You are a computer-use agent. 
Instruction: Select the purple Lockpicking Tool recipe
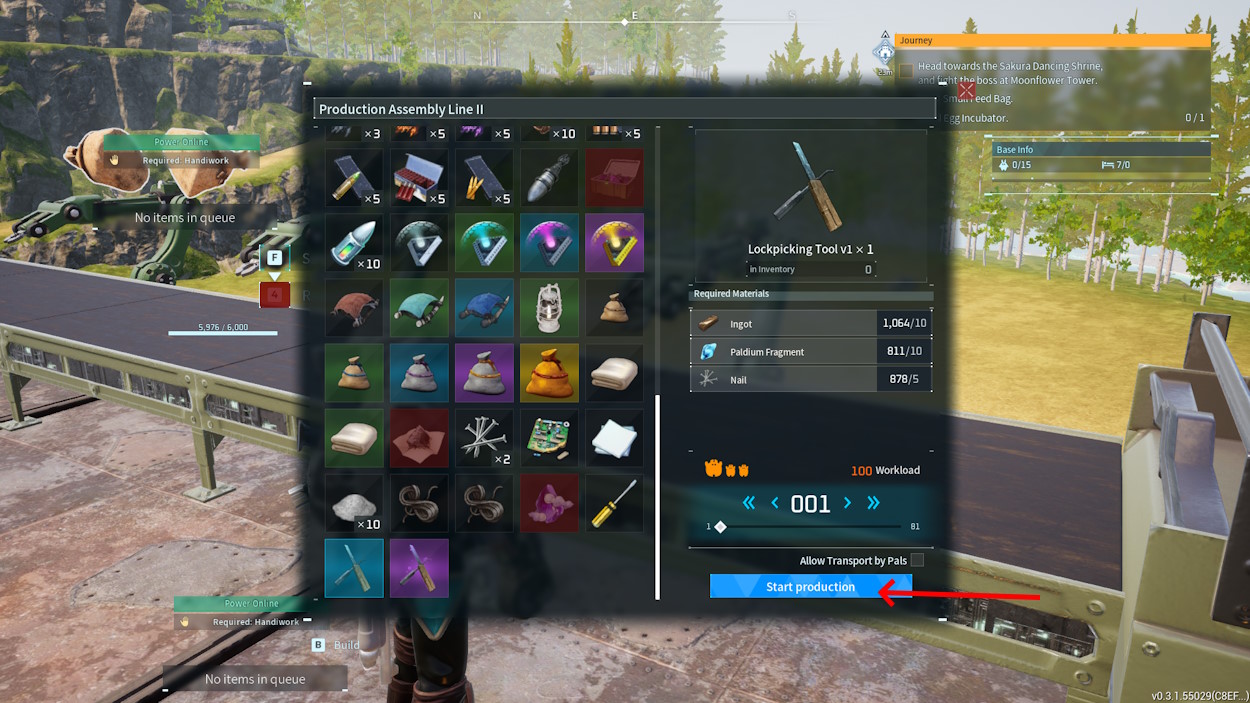(x=419, y=568)
